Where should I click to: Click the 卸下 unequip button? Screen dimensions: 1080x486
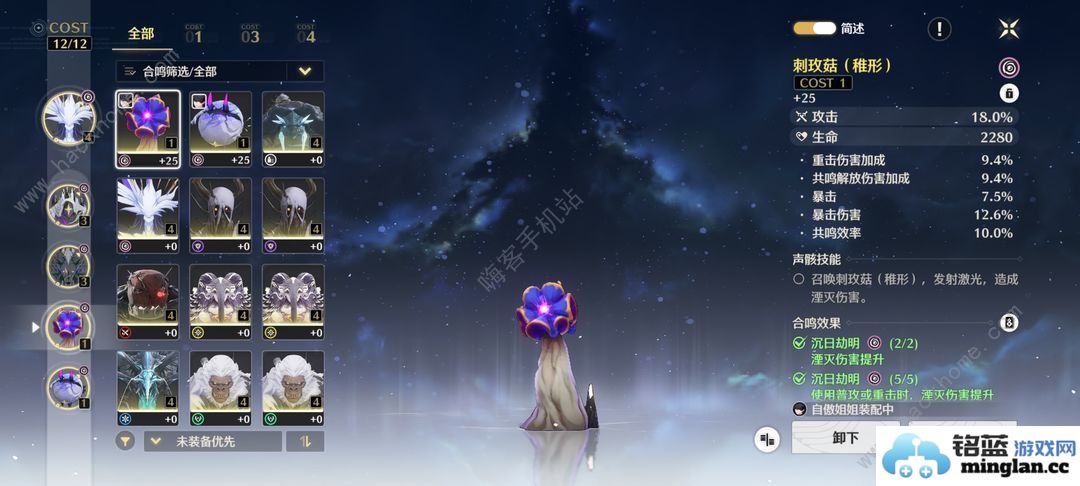[846, 438]
